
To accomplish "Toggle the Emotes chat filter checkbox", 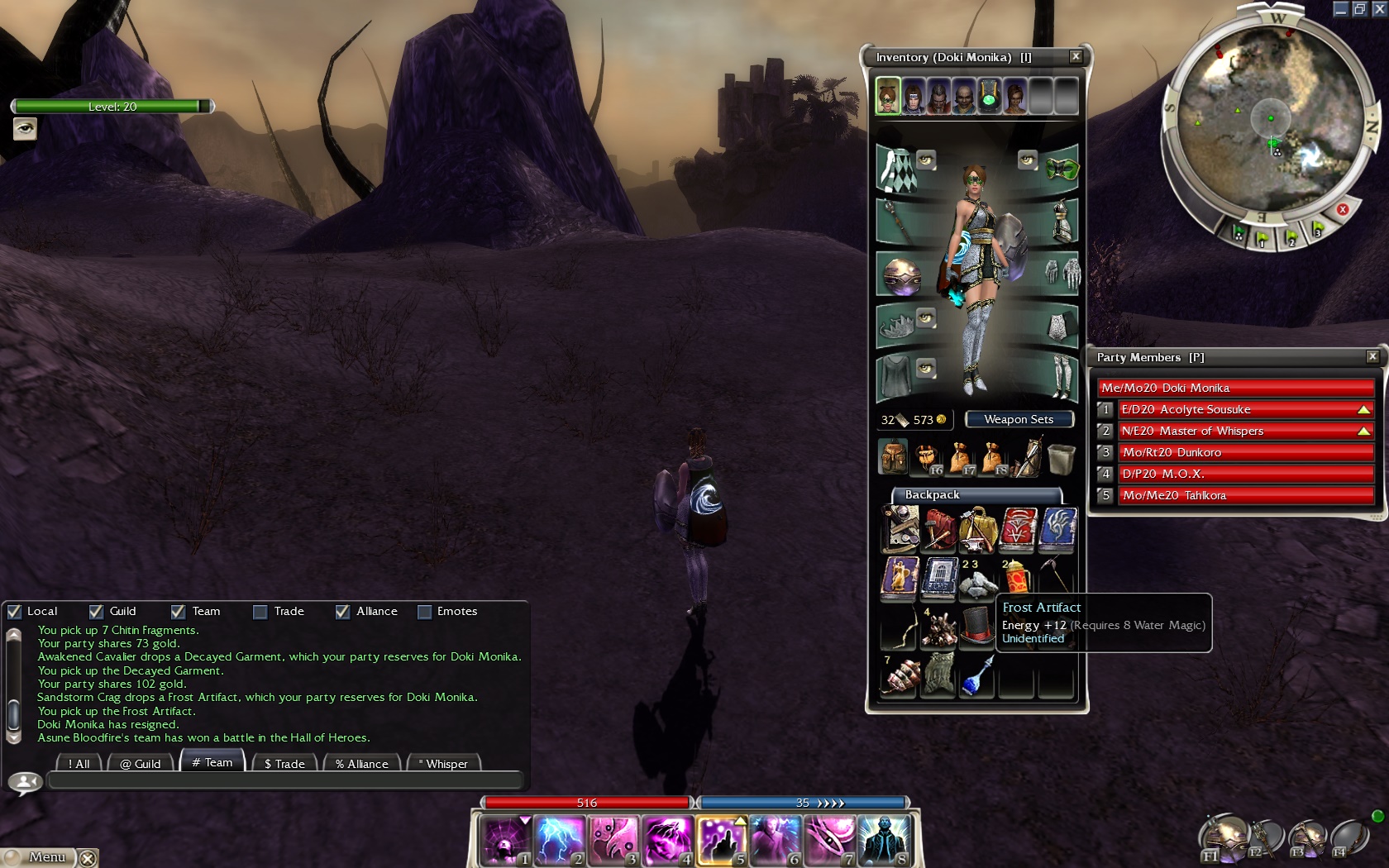I will (425, 612).
